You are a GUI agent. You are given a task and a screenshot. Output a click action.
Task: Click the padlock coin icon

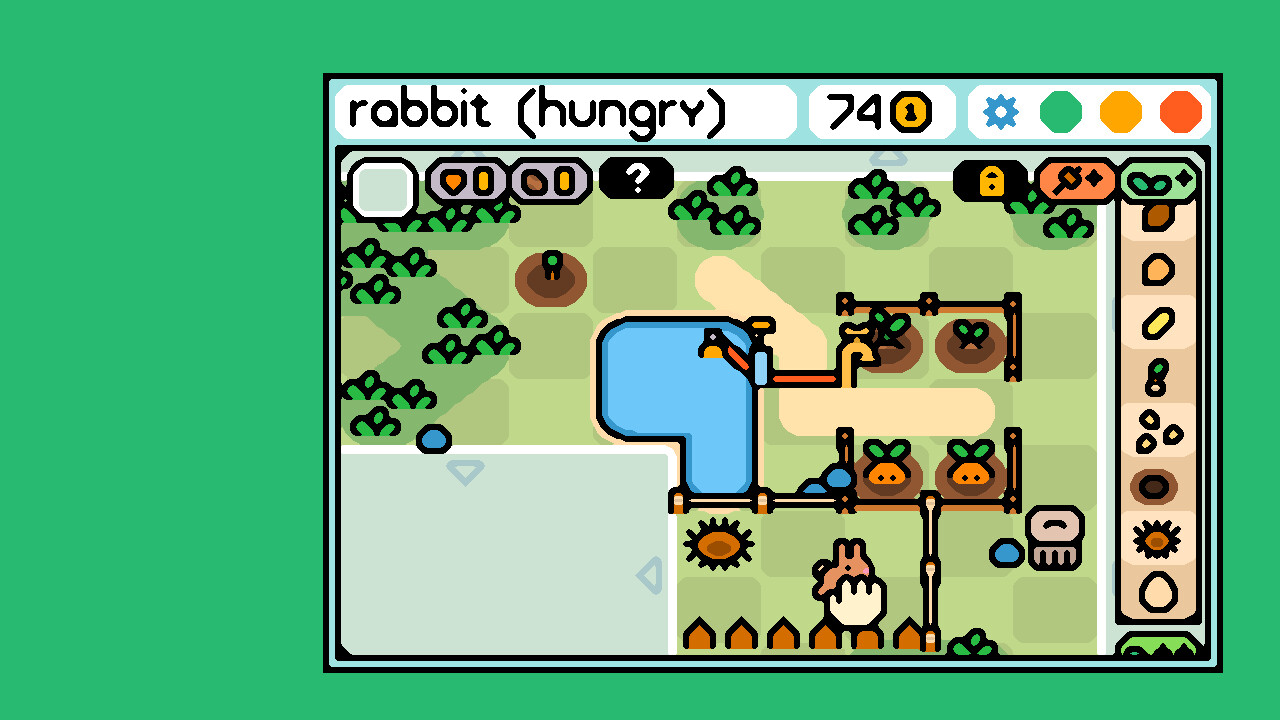[991, 181]
